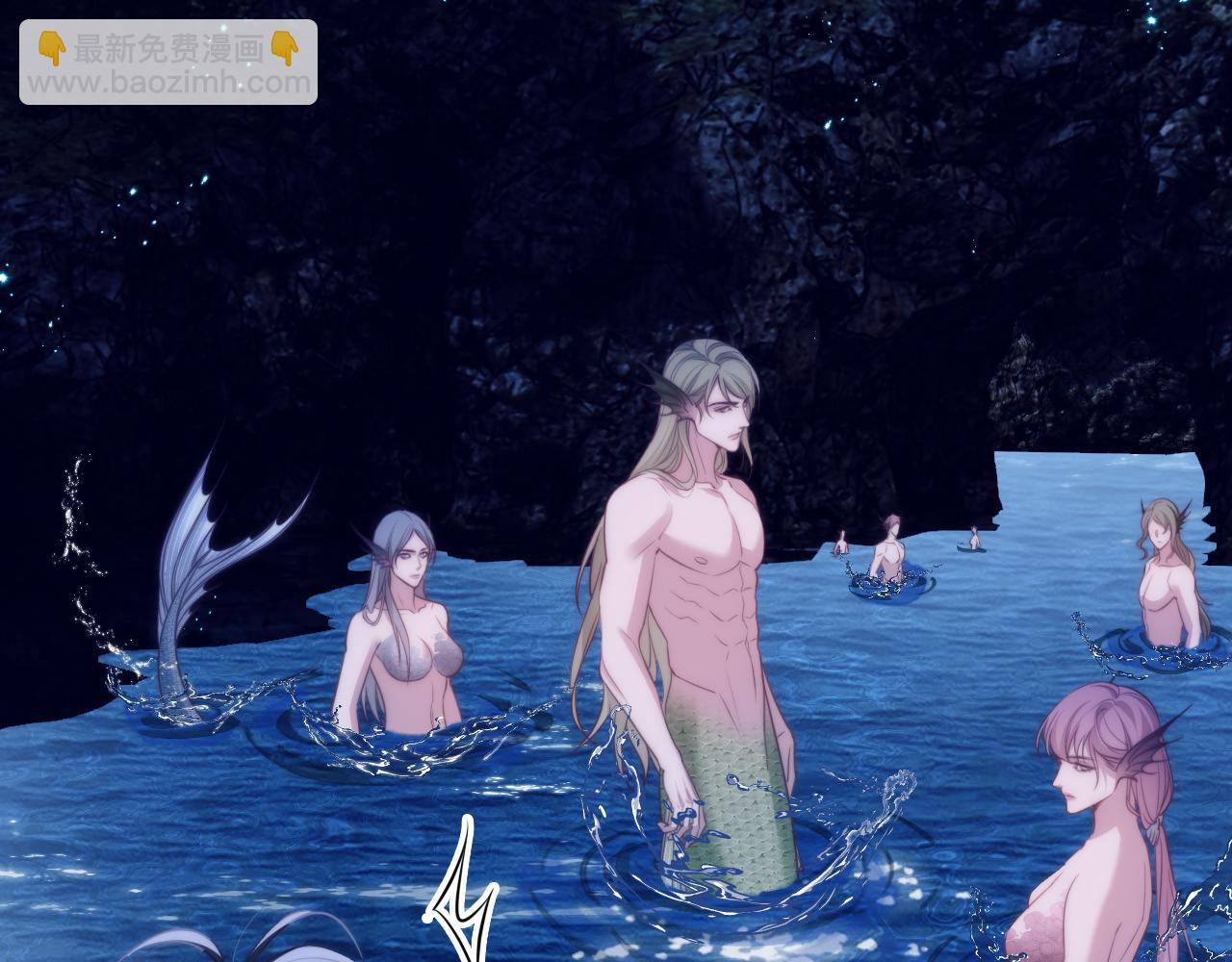Open the www.baozimh.com watermark link
Image resolution: width=1232 pixels, height=962 pixels.
click(168, 83)
